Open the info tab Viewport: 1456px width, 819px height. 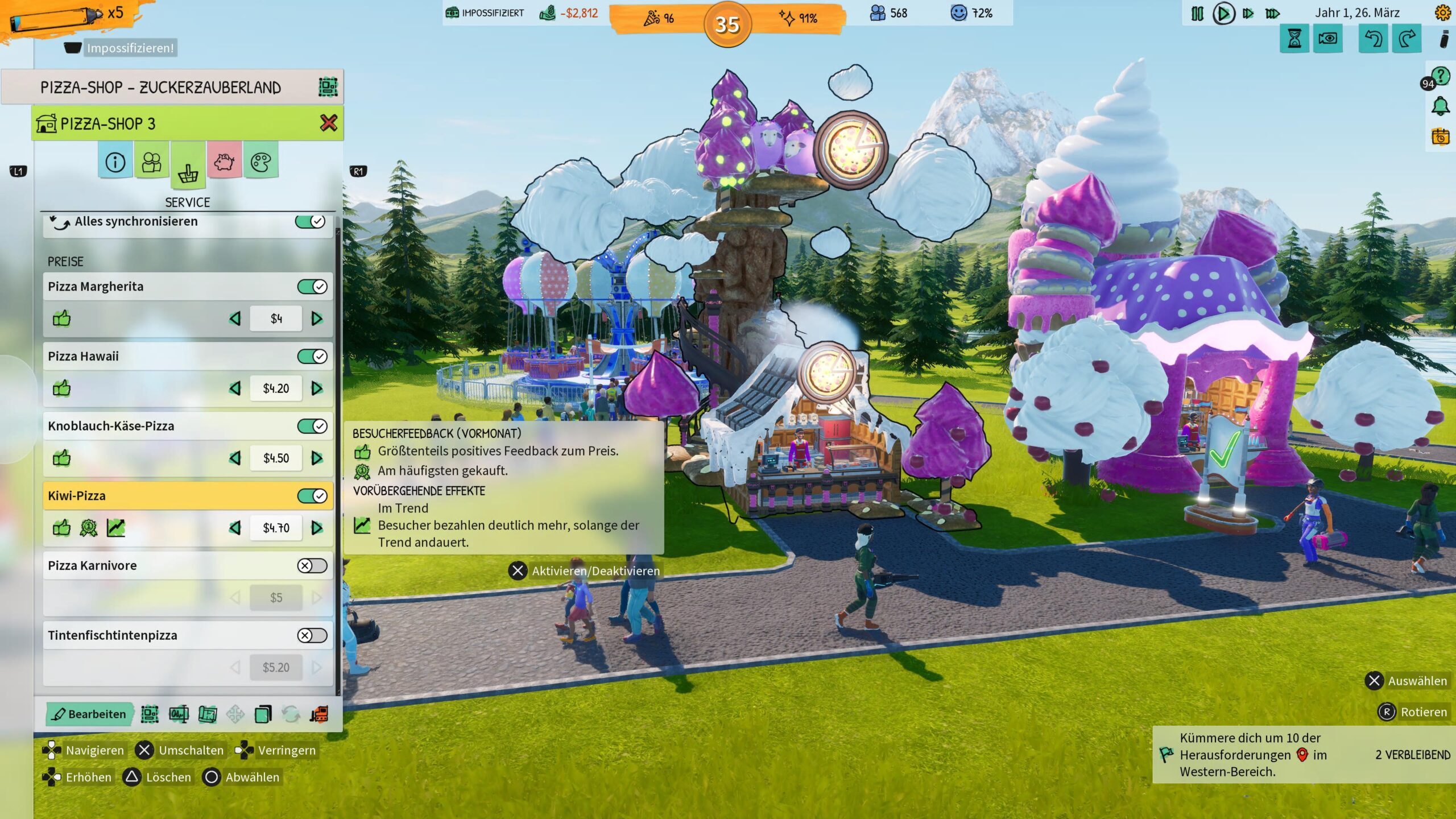(x=115, y=163)
